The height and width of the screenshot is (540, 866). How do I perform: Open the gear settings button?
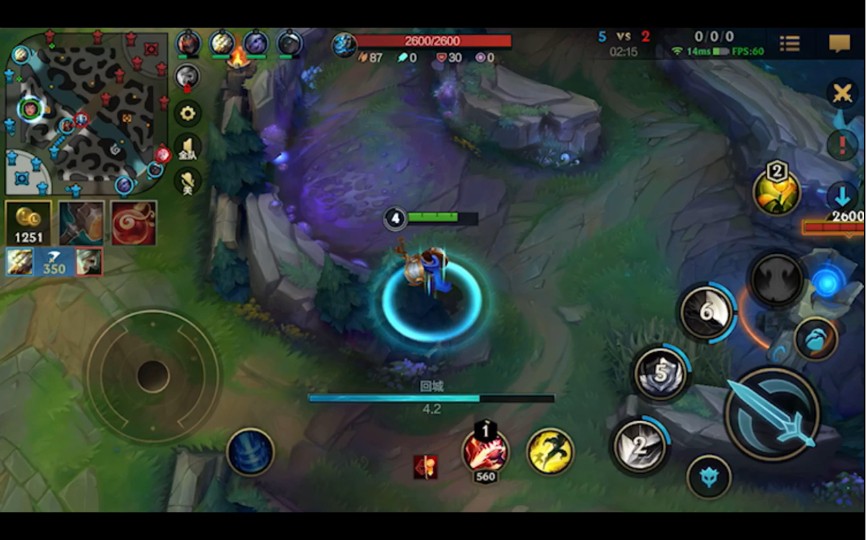(187, 112)
